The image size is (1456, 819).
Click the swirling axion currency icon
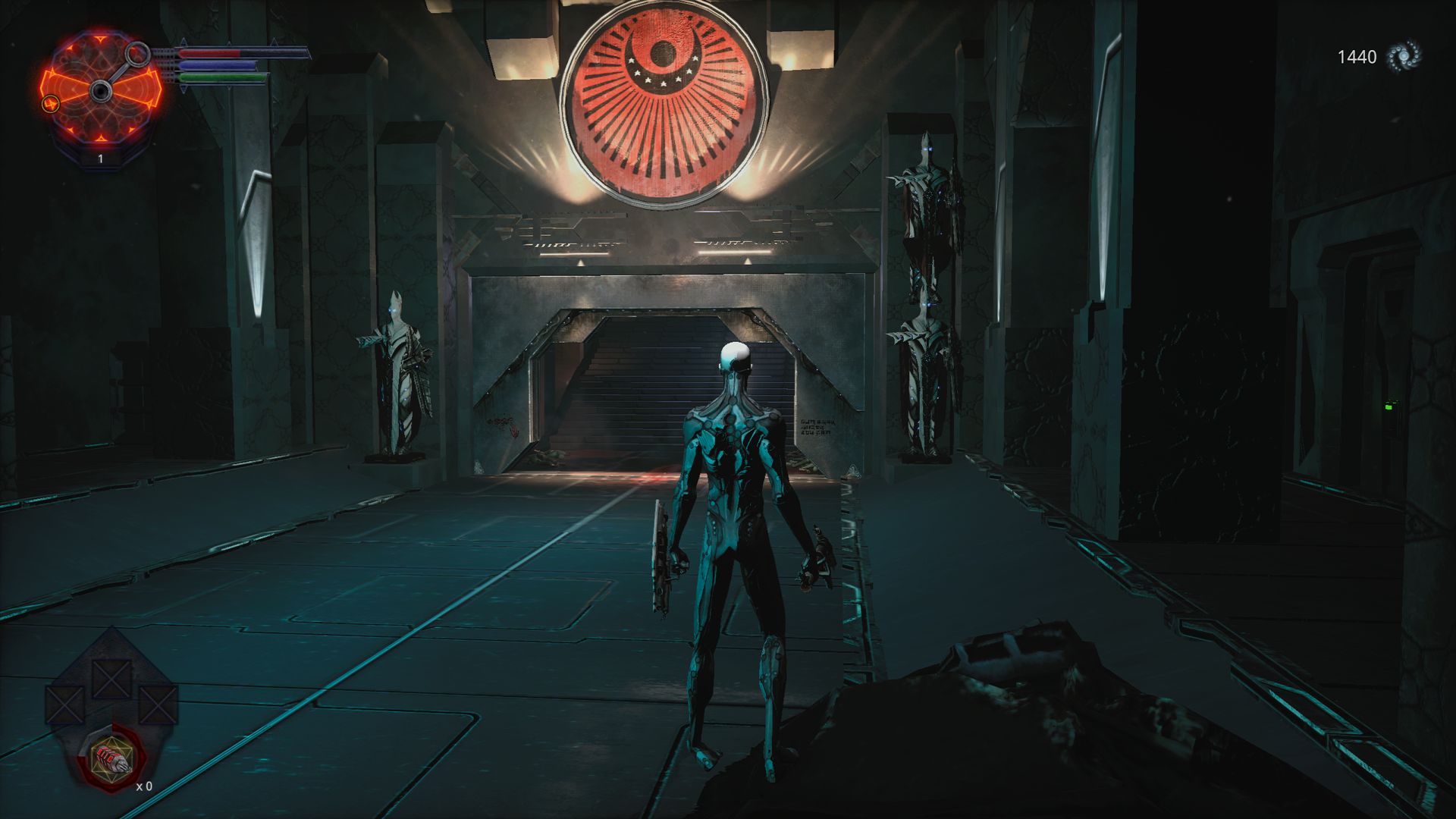coord(1403,57)
